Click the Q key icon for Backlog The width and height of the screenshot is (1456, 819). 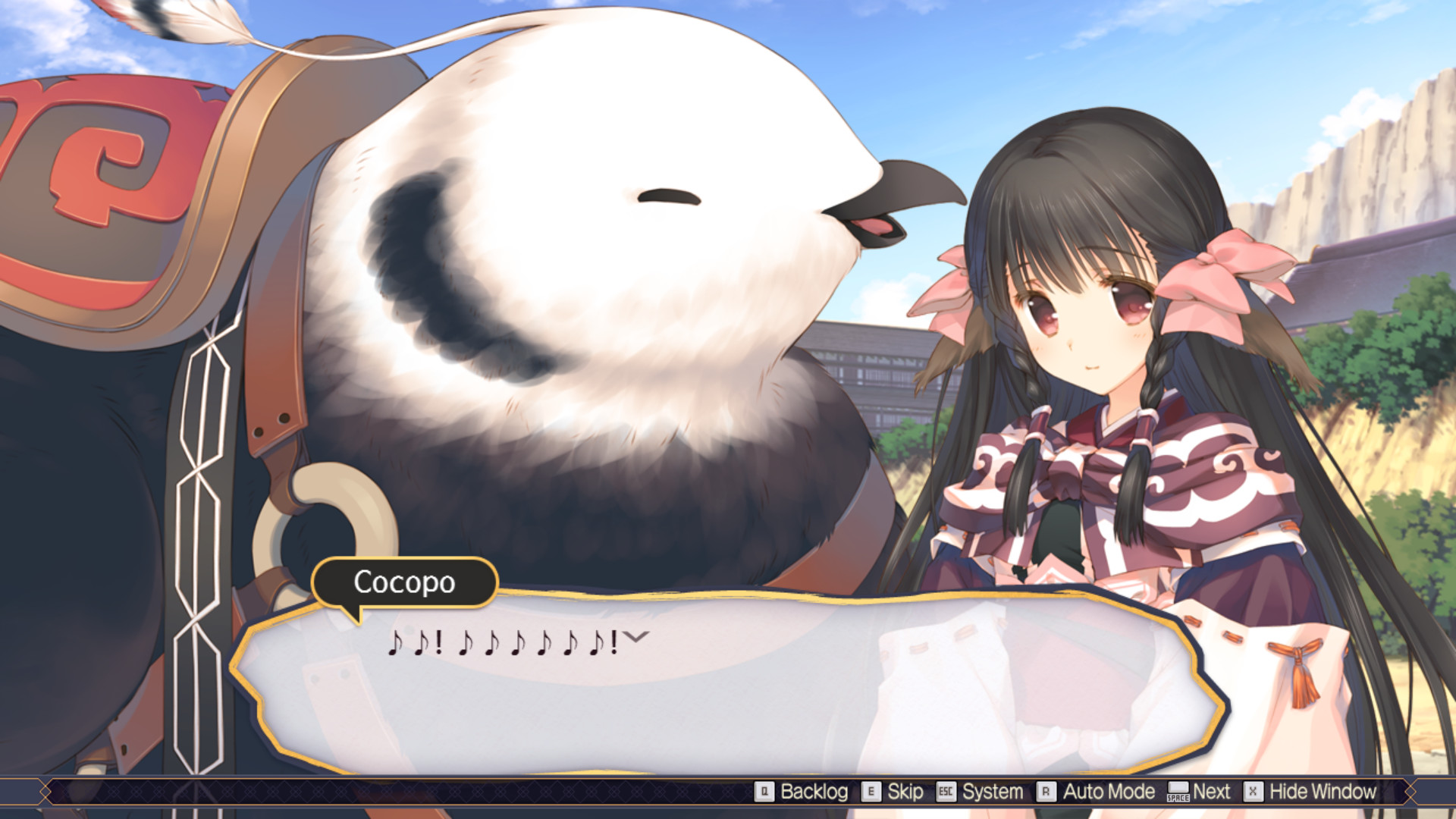point(764,791)
